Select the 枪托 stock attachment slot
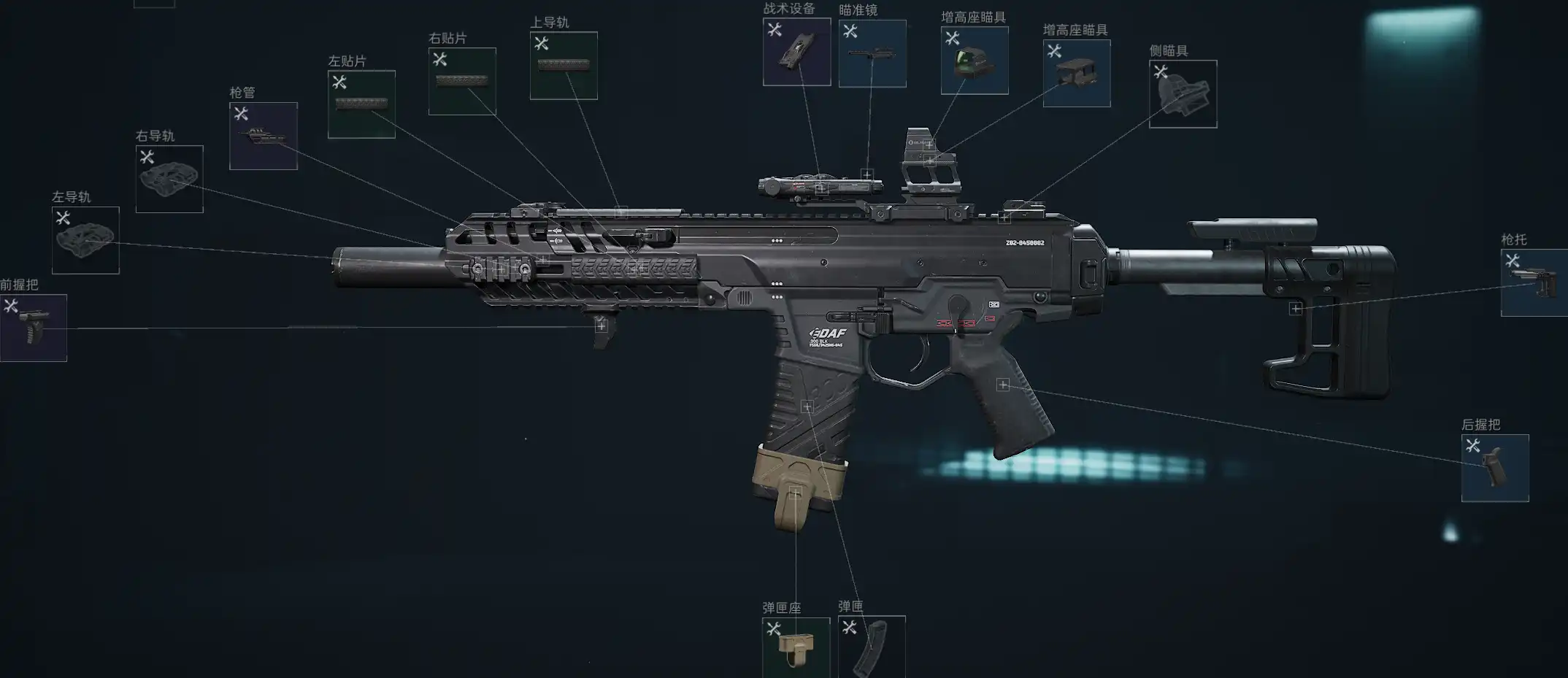 1534,282
